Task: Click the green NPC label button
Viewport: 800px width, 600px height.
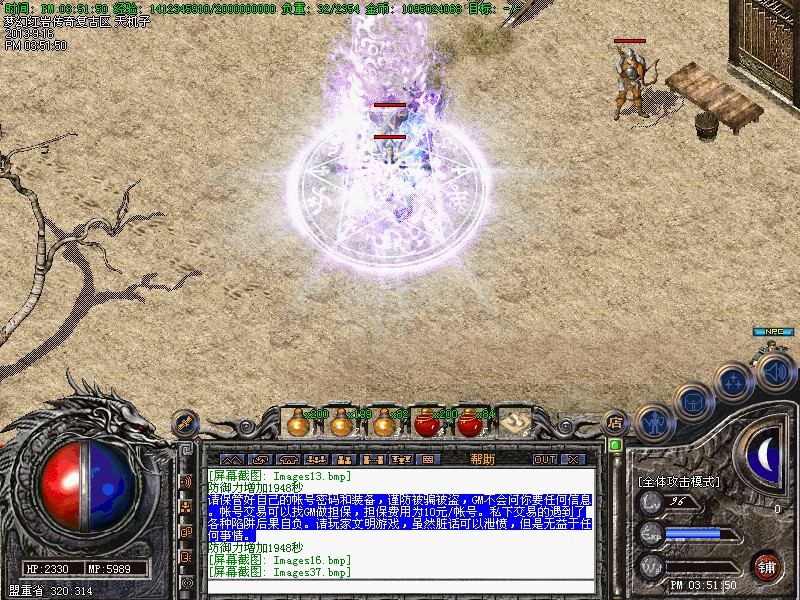Action: click(x=772, y=332)
